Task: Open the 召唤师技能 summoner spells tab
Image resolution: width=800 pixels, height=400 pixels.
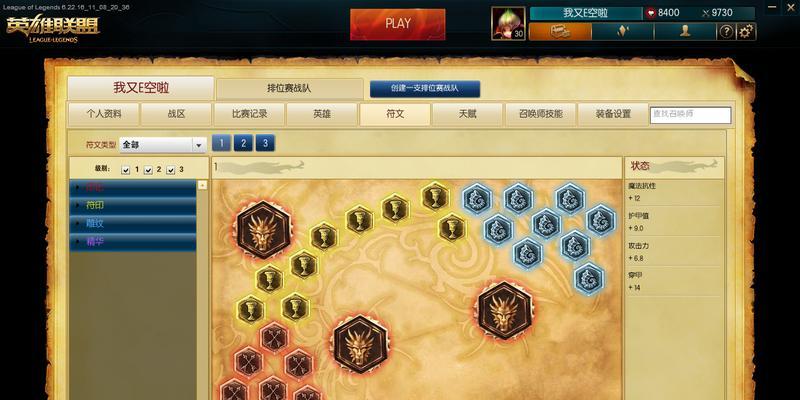Action: (540, 114)
